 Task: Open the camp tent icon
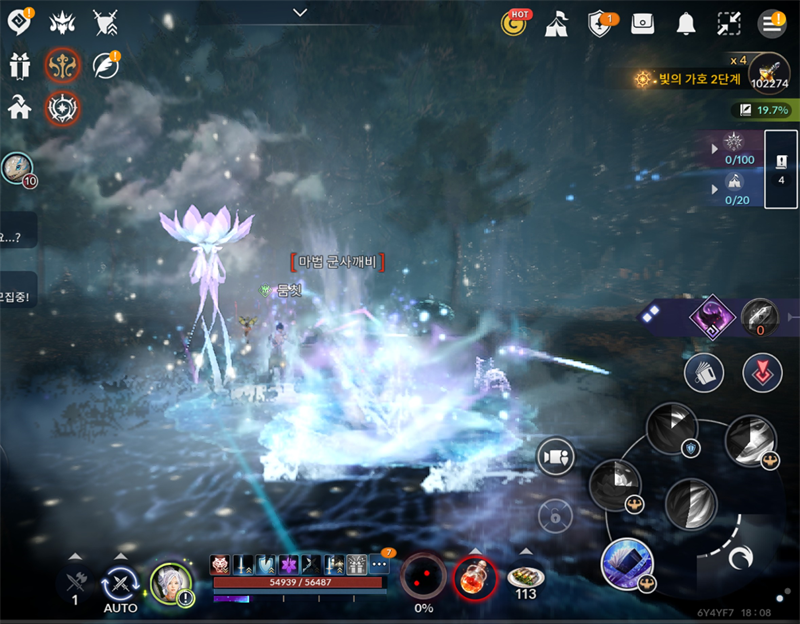(x=556, y=24)
